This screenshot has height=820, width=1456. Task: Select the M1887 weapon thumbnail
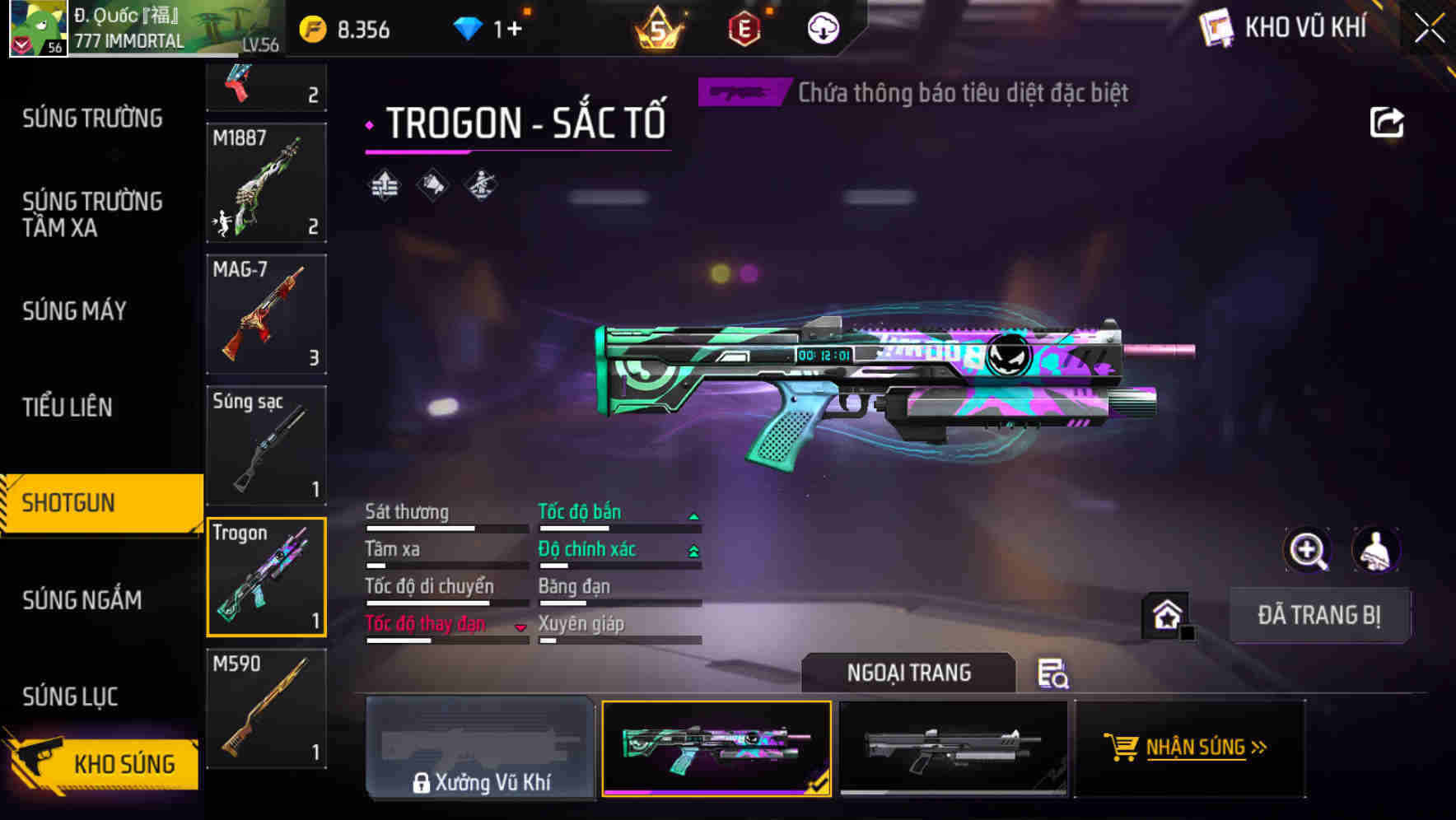pos(266,181)
